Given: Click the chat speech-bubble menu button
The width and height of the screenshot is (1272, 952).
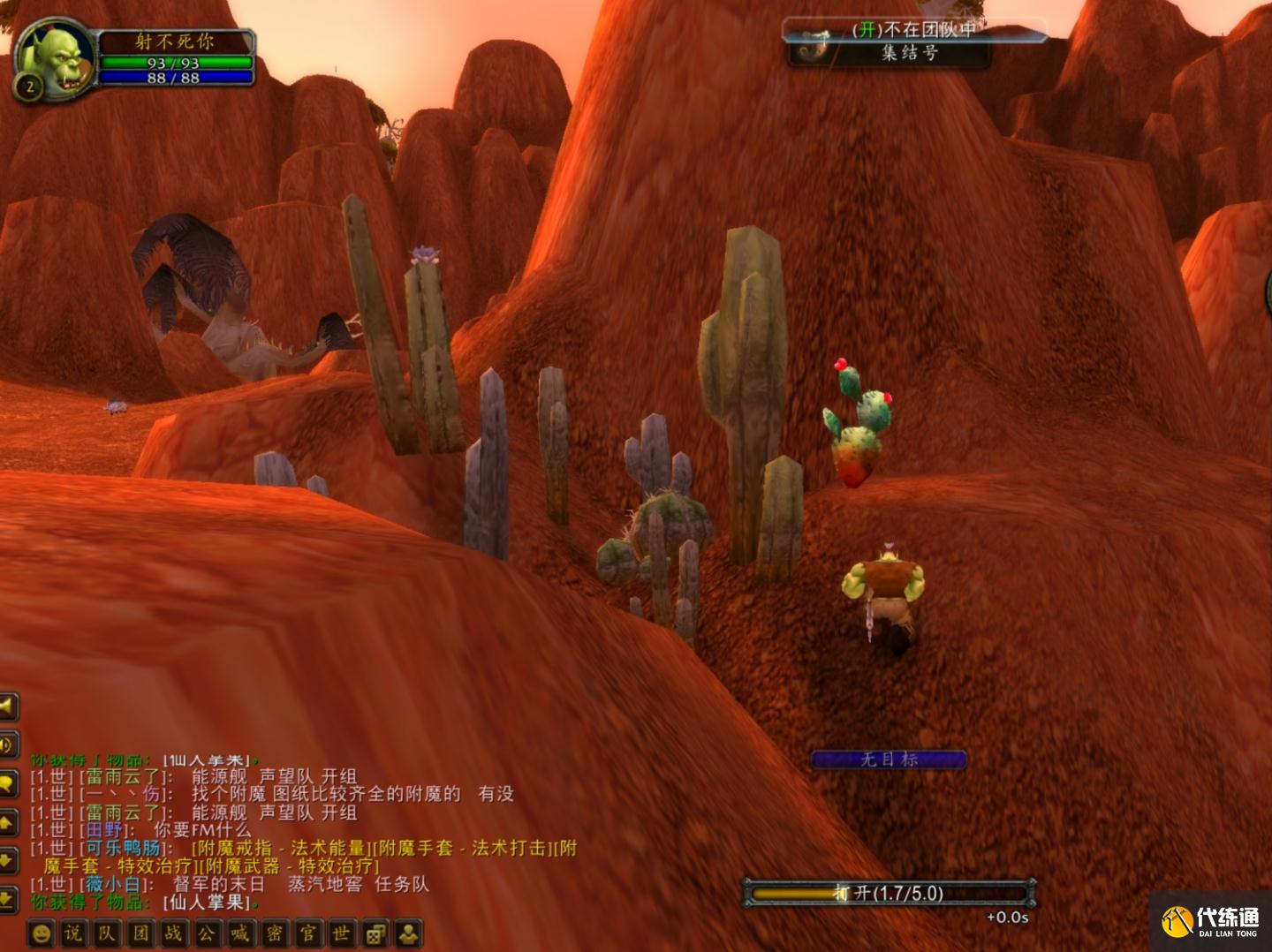Looking at the screenshot, I should click(7, 784).
